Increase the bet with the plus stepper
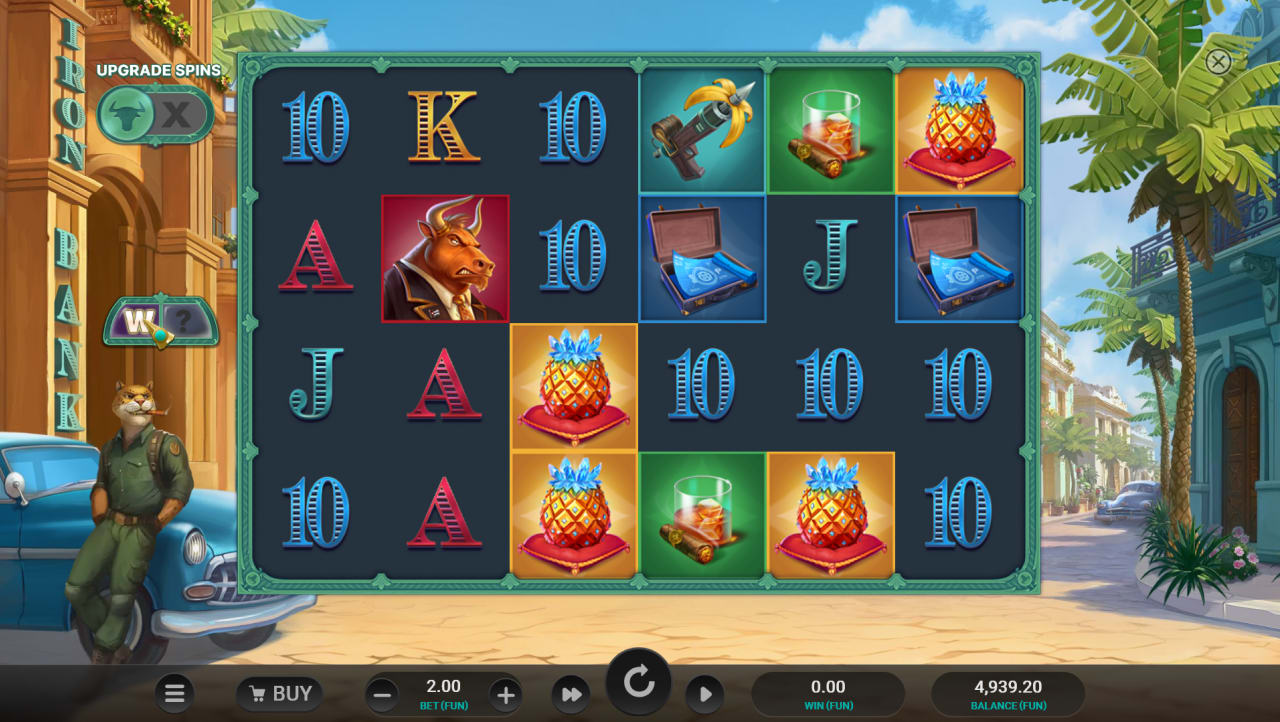This screenshot has width=1280, height=722. (505, 693)
